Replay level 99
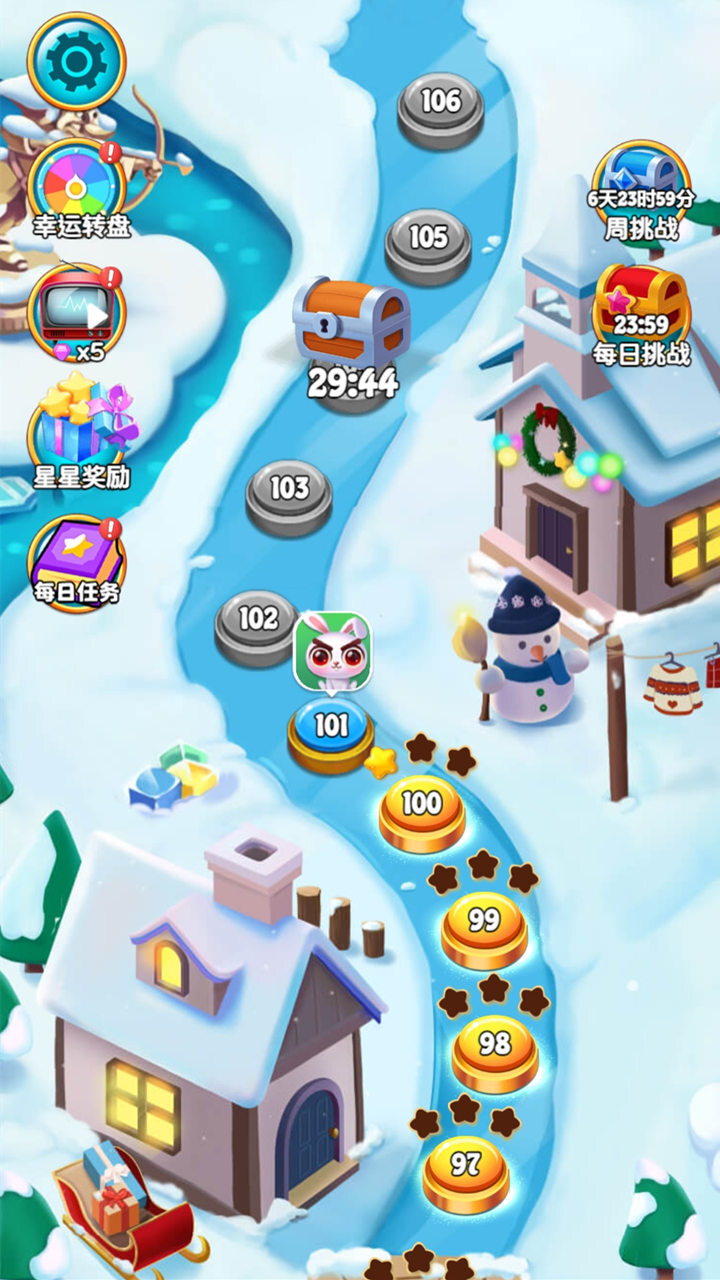 click(484, 925)
